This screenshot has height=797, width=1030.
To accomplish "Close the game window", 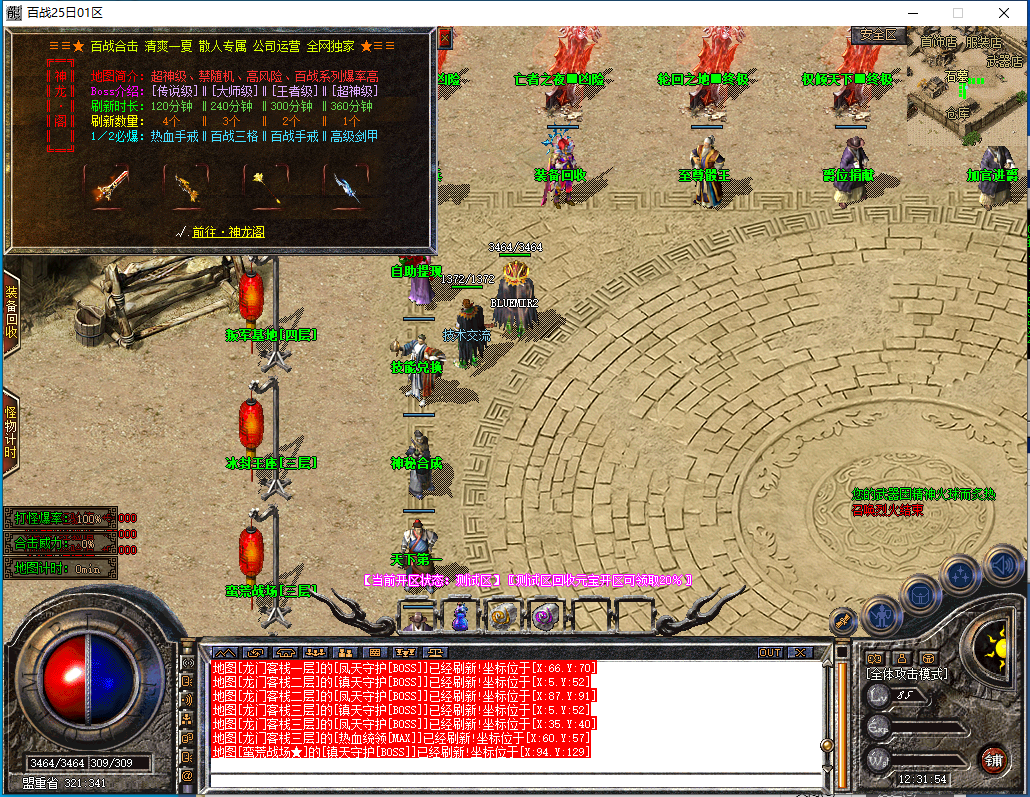I will point(1003,13).
